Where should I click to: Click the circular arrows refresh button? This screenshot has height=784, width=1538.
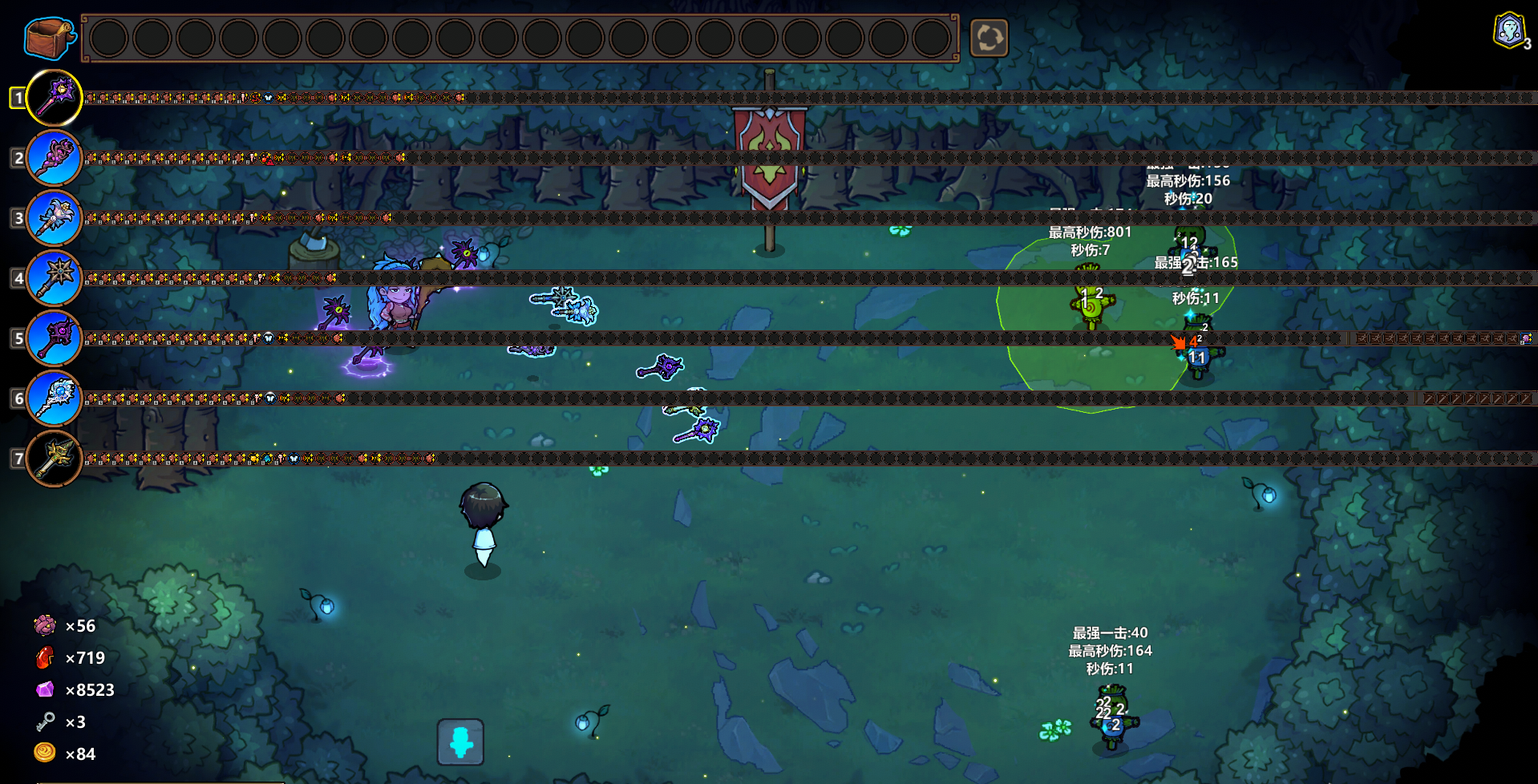989,38
